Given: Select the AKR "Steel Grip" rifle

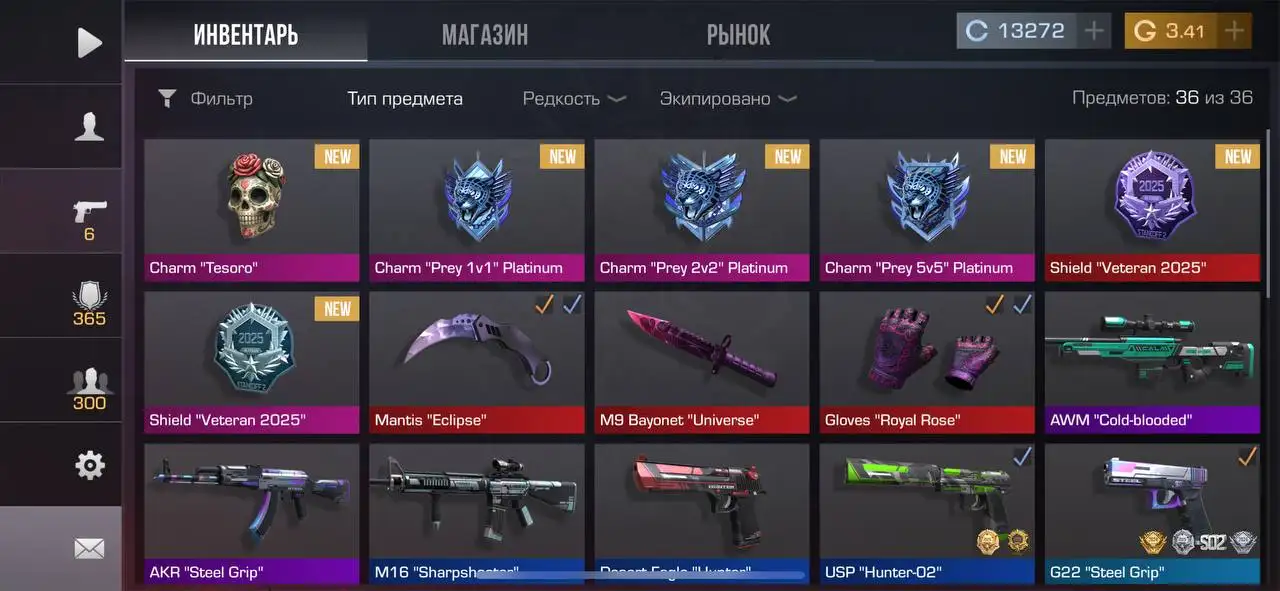Looking at the screenshot, I should point(252,514).
